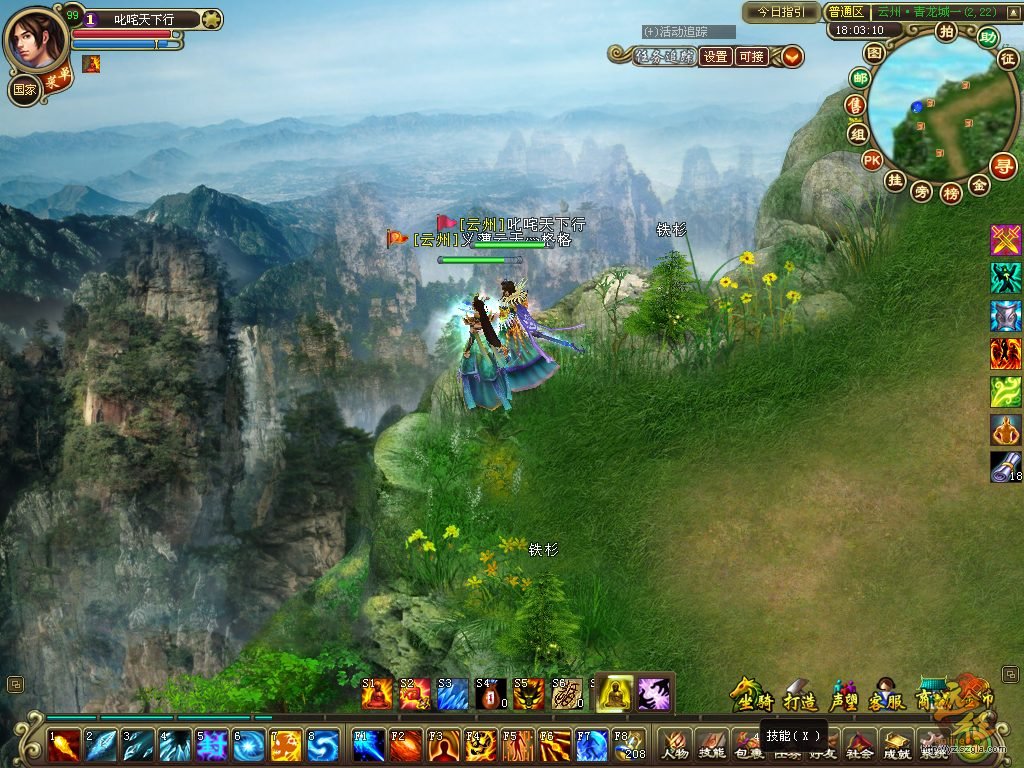Open the 组 team button

coord(857,133)
